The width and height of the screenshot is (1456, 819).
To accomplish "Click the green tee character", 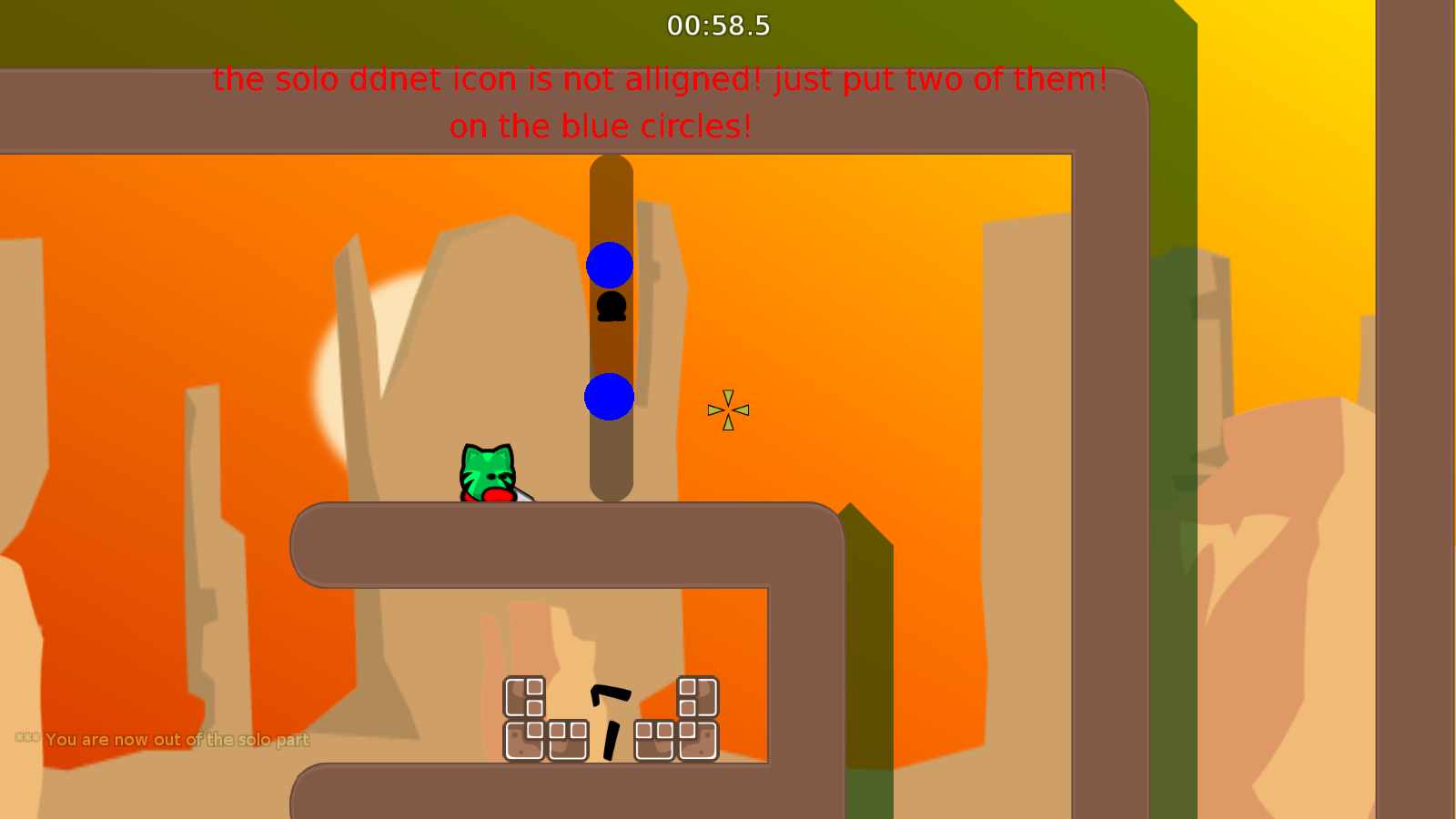I will [489, 470].
